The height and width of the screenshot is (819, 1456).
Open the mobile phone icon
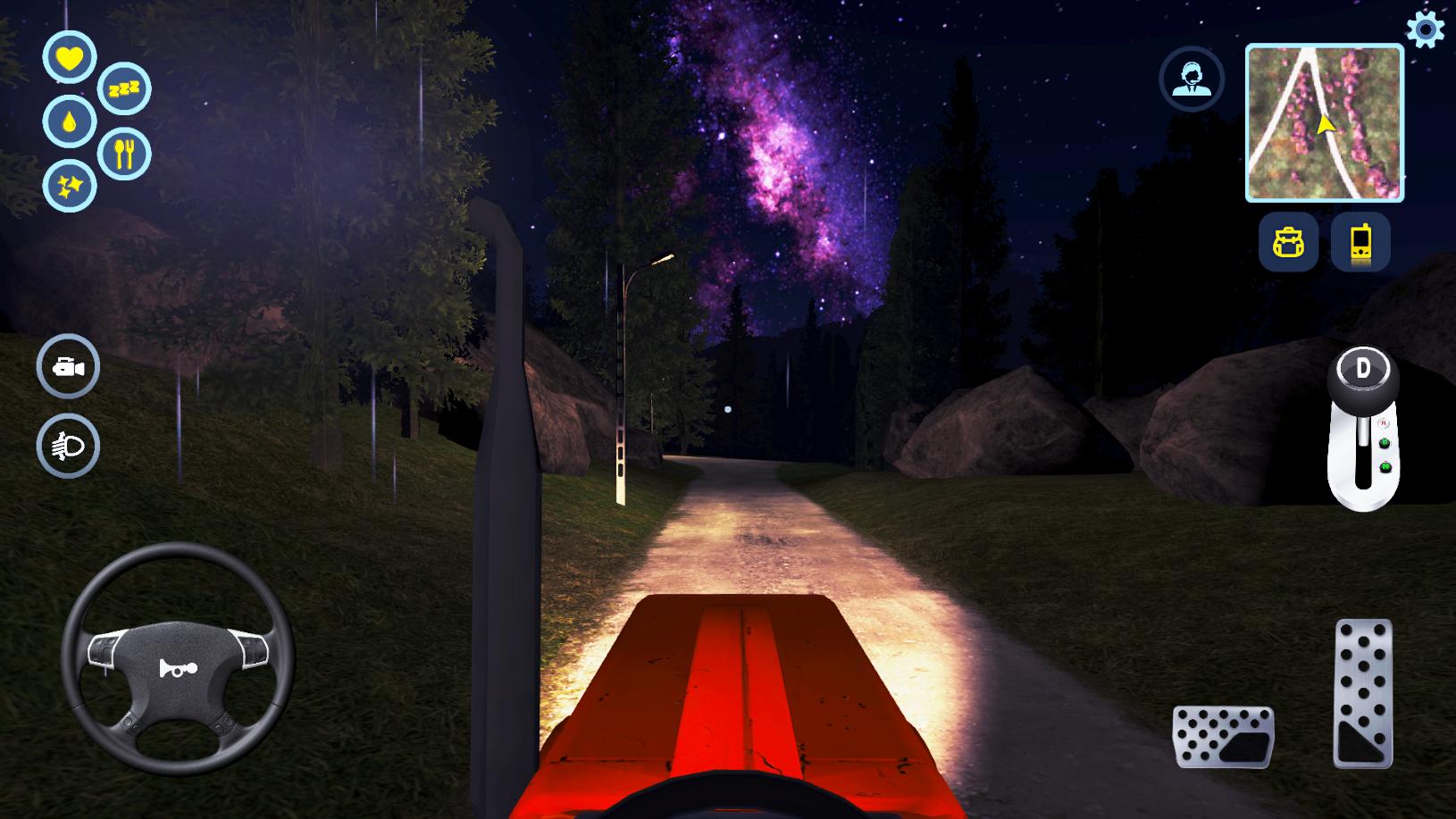pyautogui.click(x=1360, y=243)
